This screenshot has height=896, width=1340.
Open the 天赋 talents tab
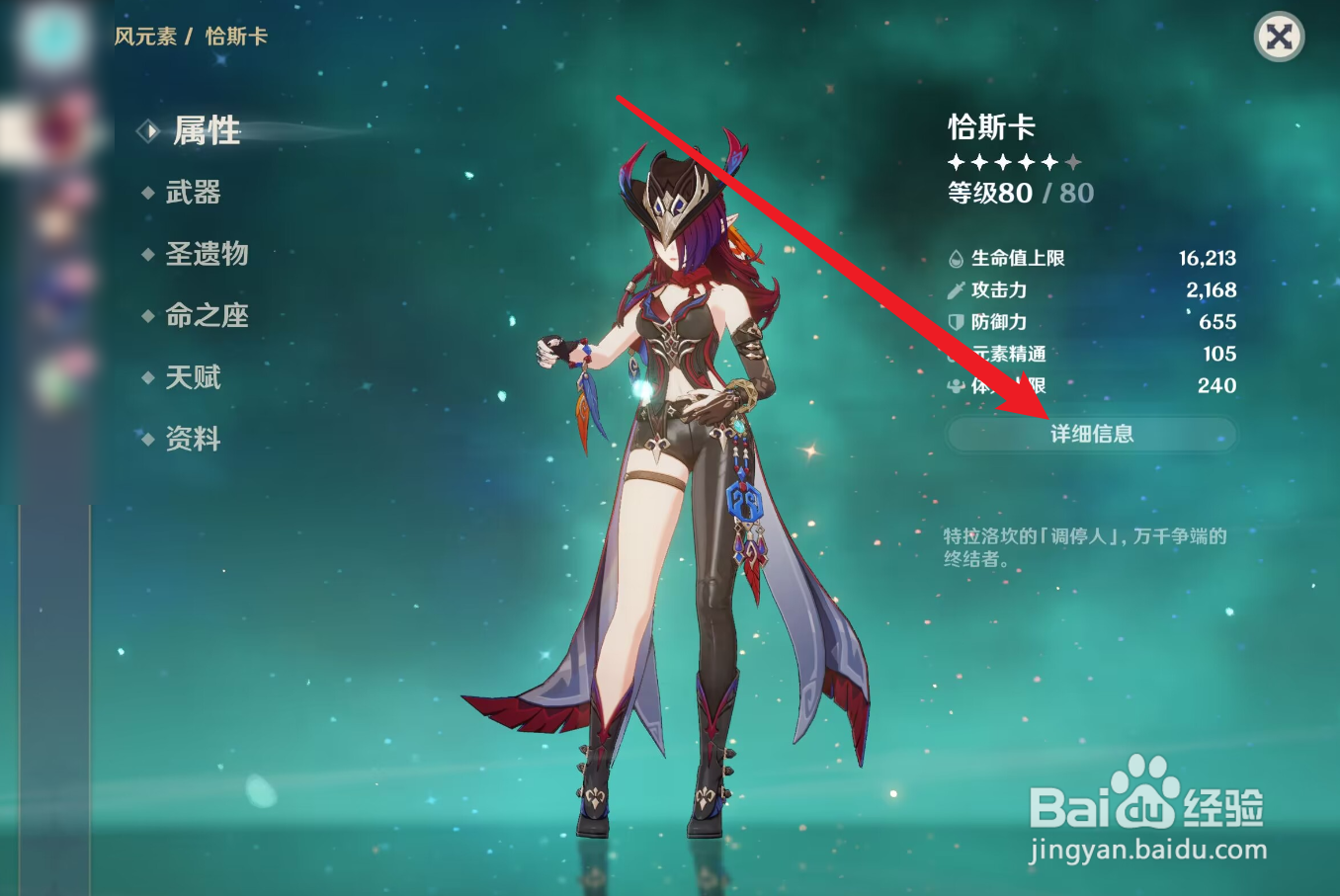point(195,377)
